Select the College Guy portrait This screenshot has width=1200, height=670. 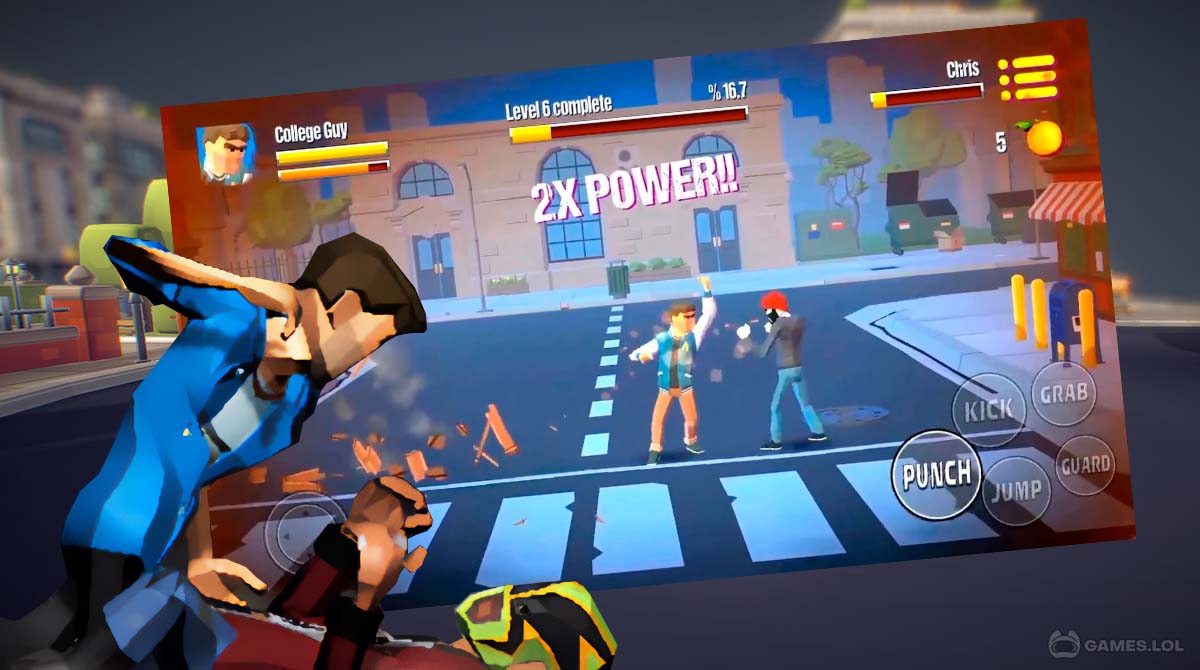coord(225,155)
